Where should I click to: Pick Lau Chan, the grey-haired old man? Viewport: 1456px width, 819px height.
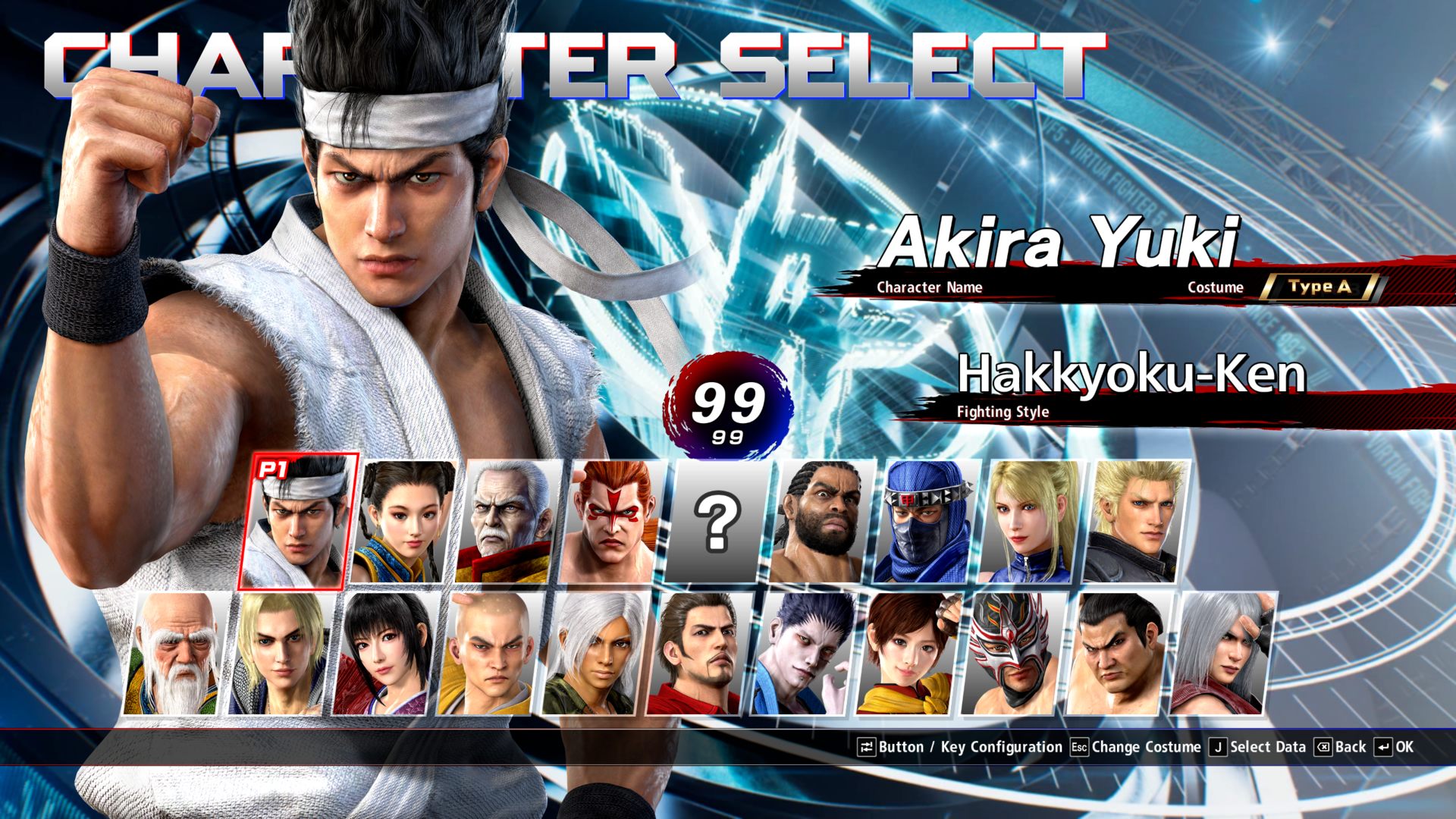pos(506,522)
